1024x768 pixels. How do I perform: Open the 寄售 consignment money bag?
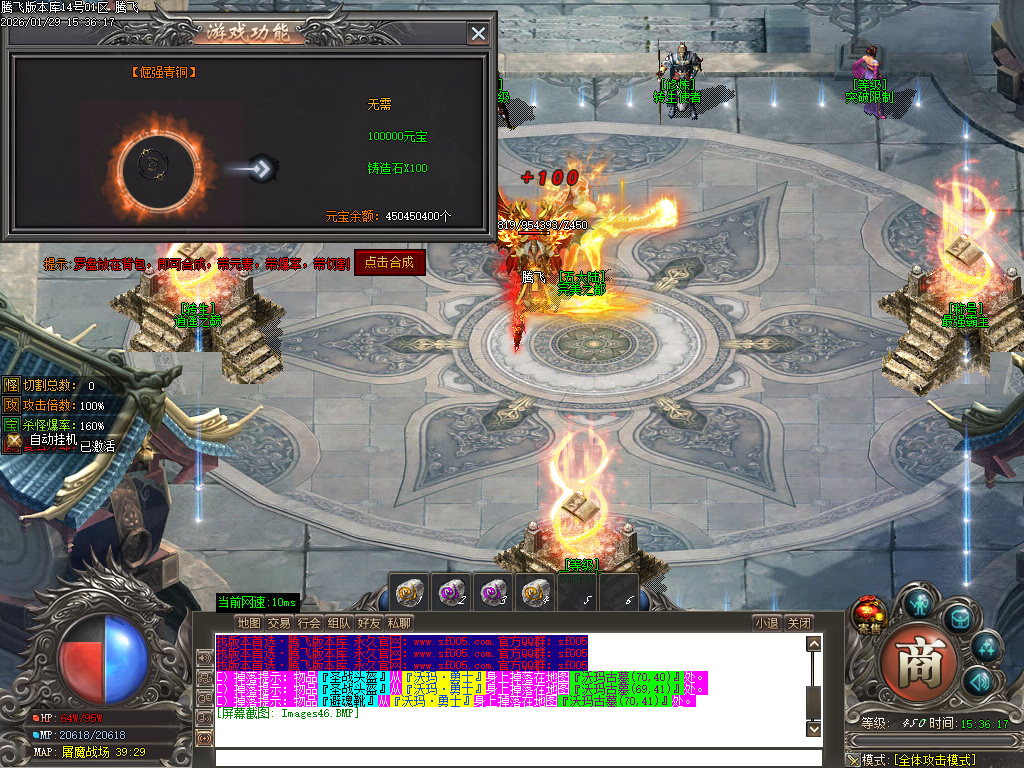tap(868, 613)
